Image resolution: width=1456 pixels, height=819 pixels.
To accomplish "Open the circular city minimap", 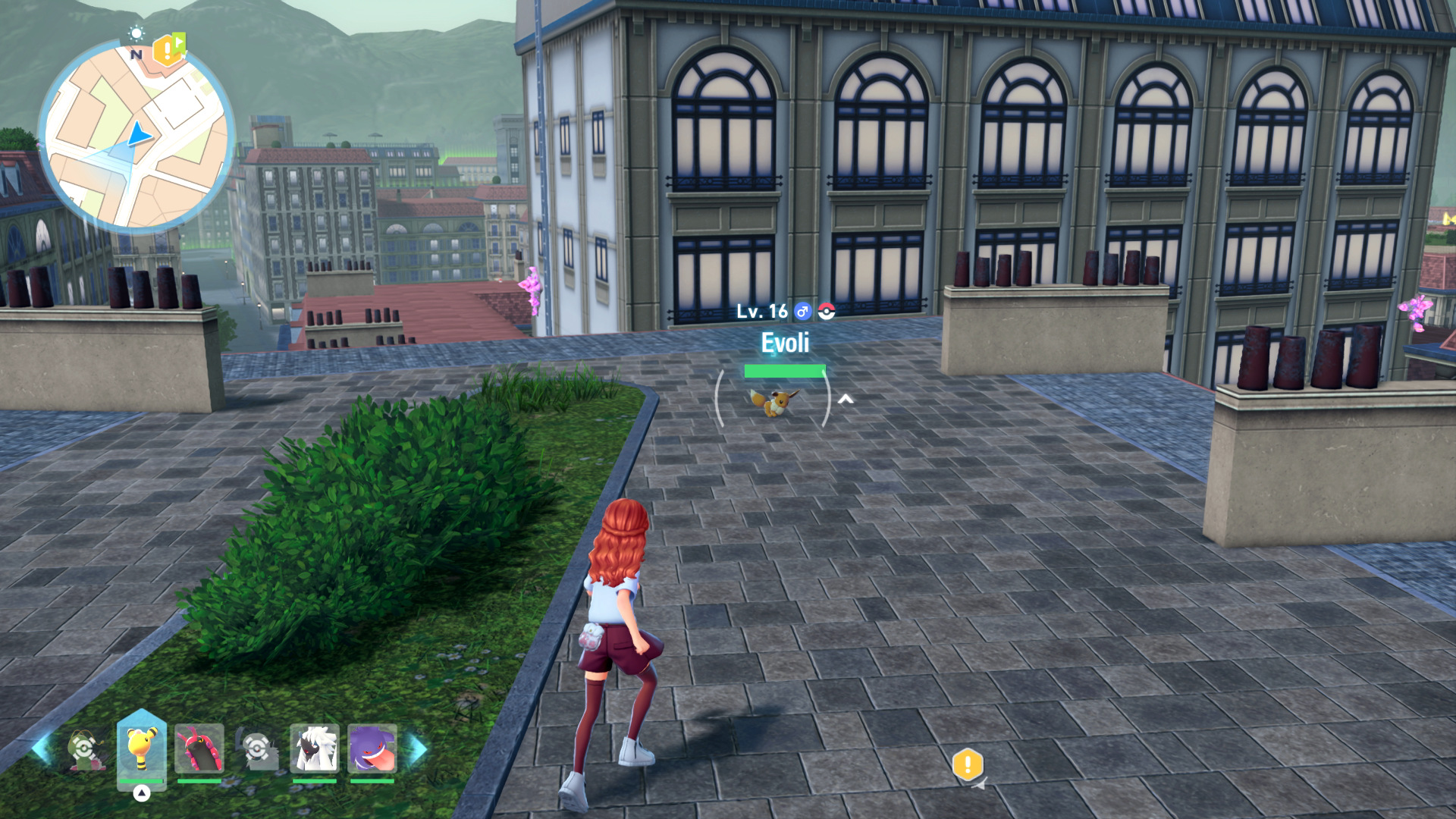I will tap(136, 136).
